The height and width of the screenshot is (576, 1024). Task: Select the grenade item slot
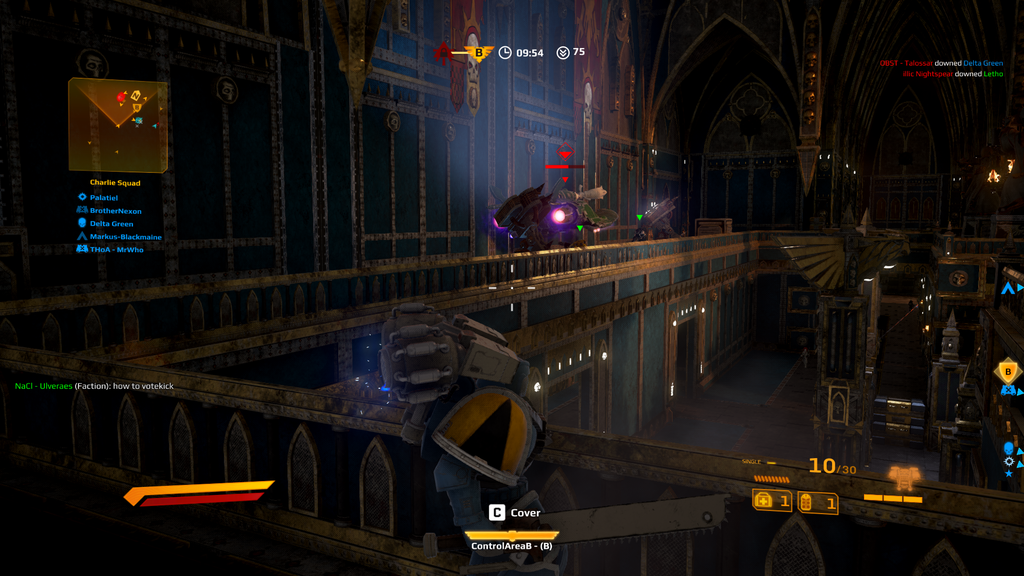click(x=817, y=503)
